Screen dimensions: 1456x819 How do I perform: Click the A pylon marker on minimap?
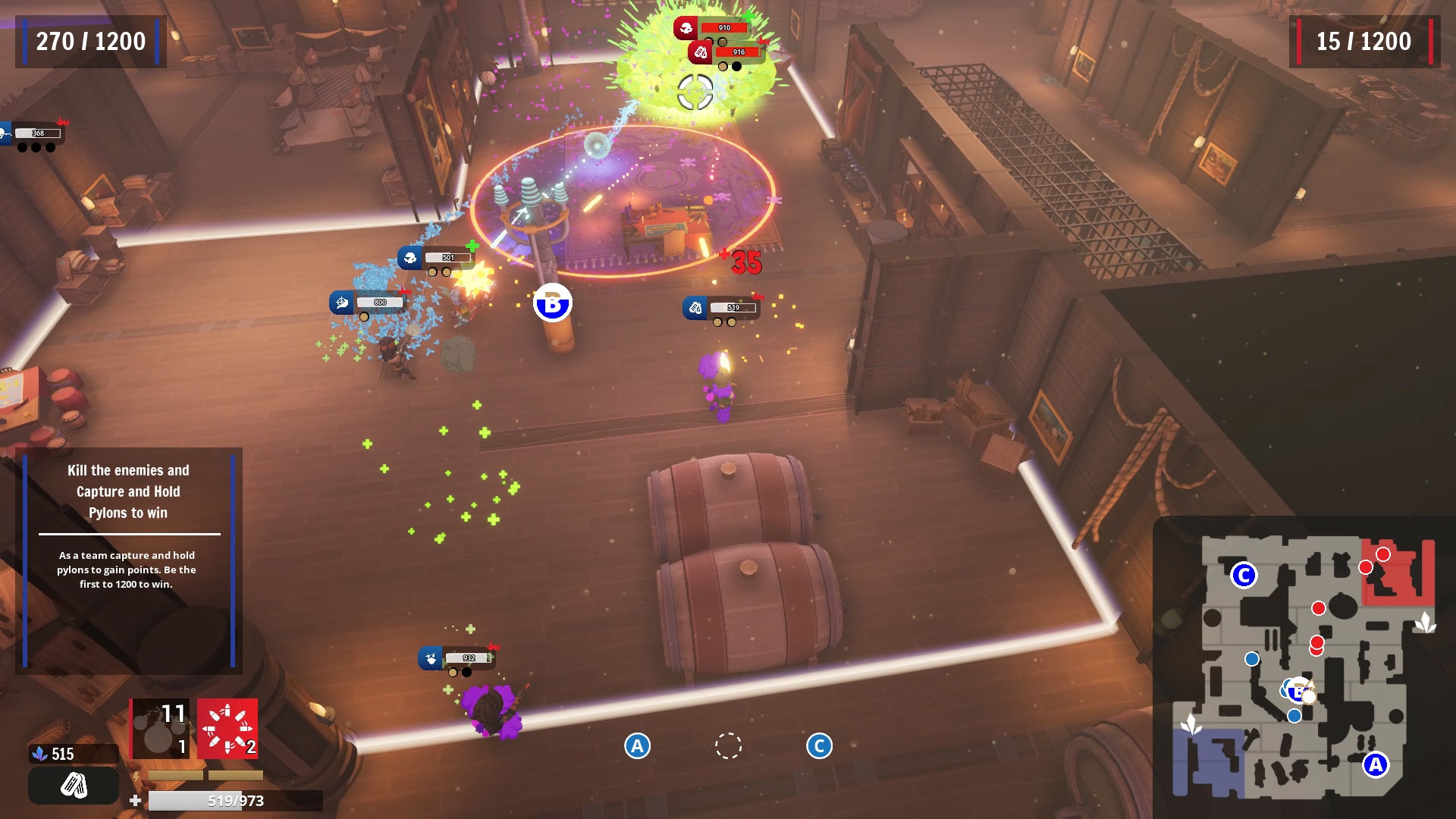[1375, 764]
